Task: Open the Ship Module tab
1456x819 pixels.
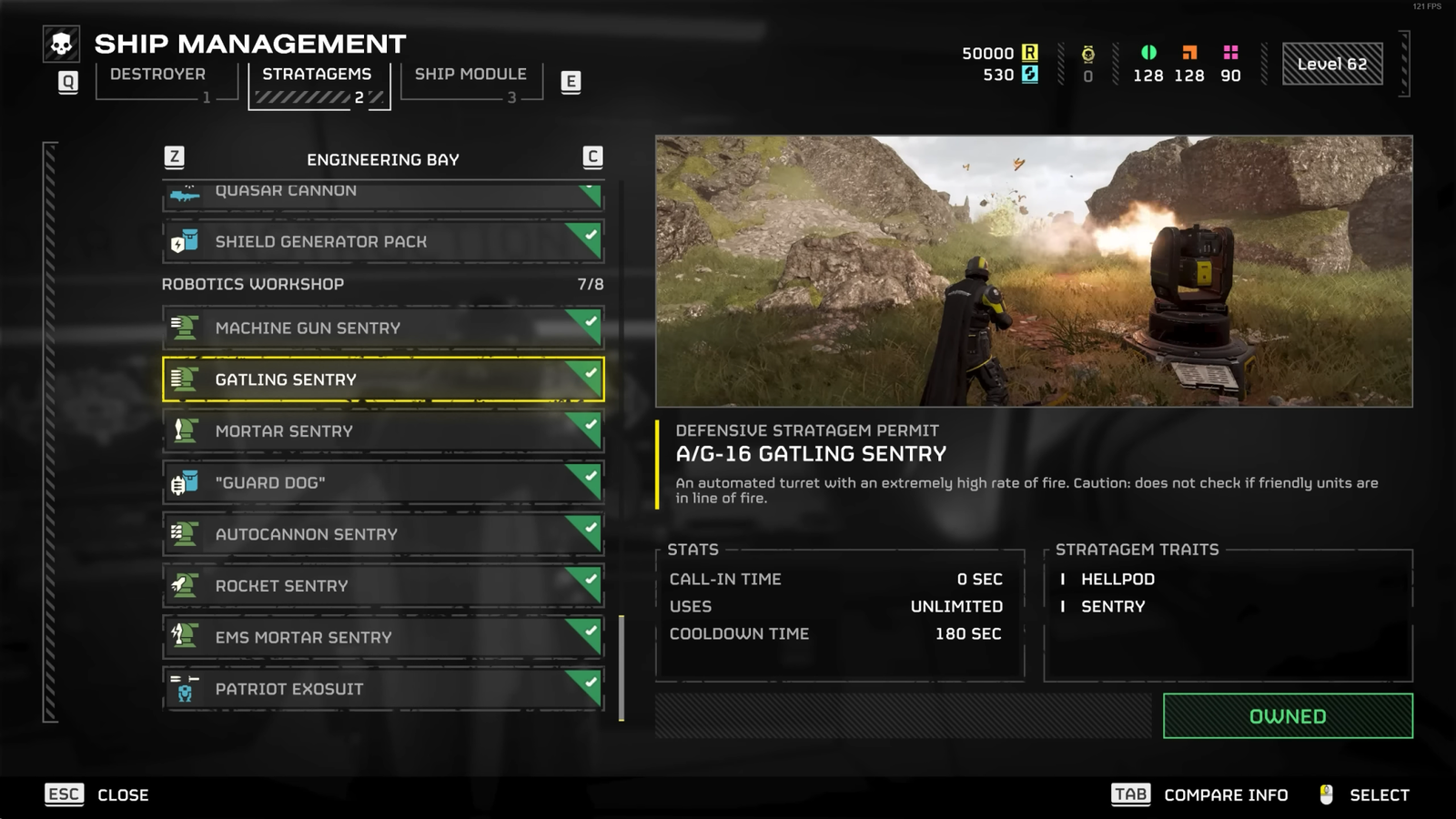Action: pos(470,75)
